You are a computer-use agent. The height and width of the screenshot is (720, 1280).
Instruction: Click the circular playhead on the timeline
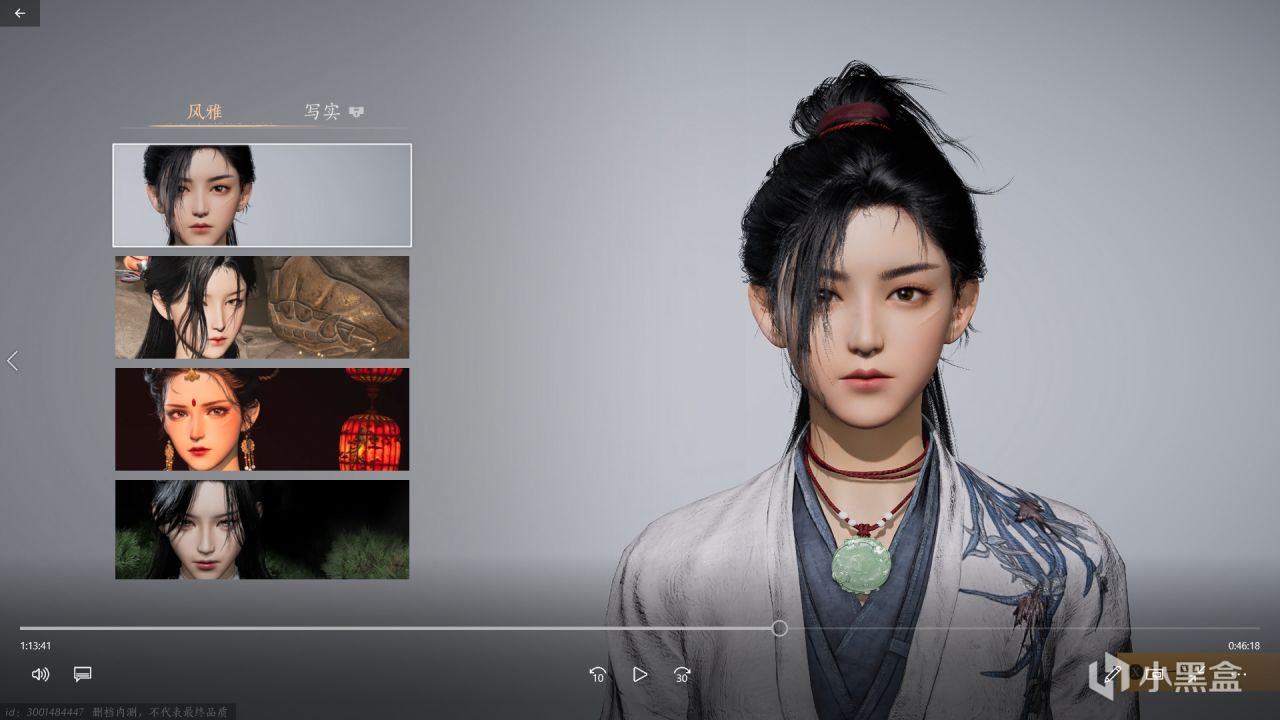click(x=779, y=628)
